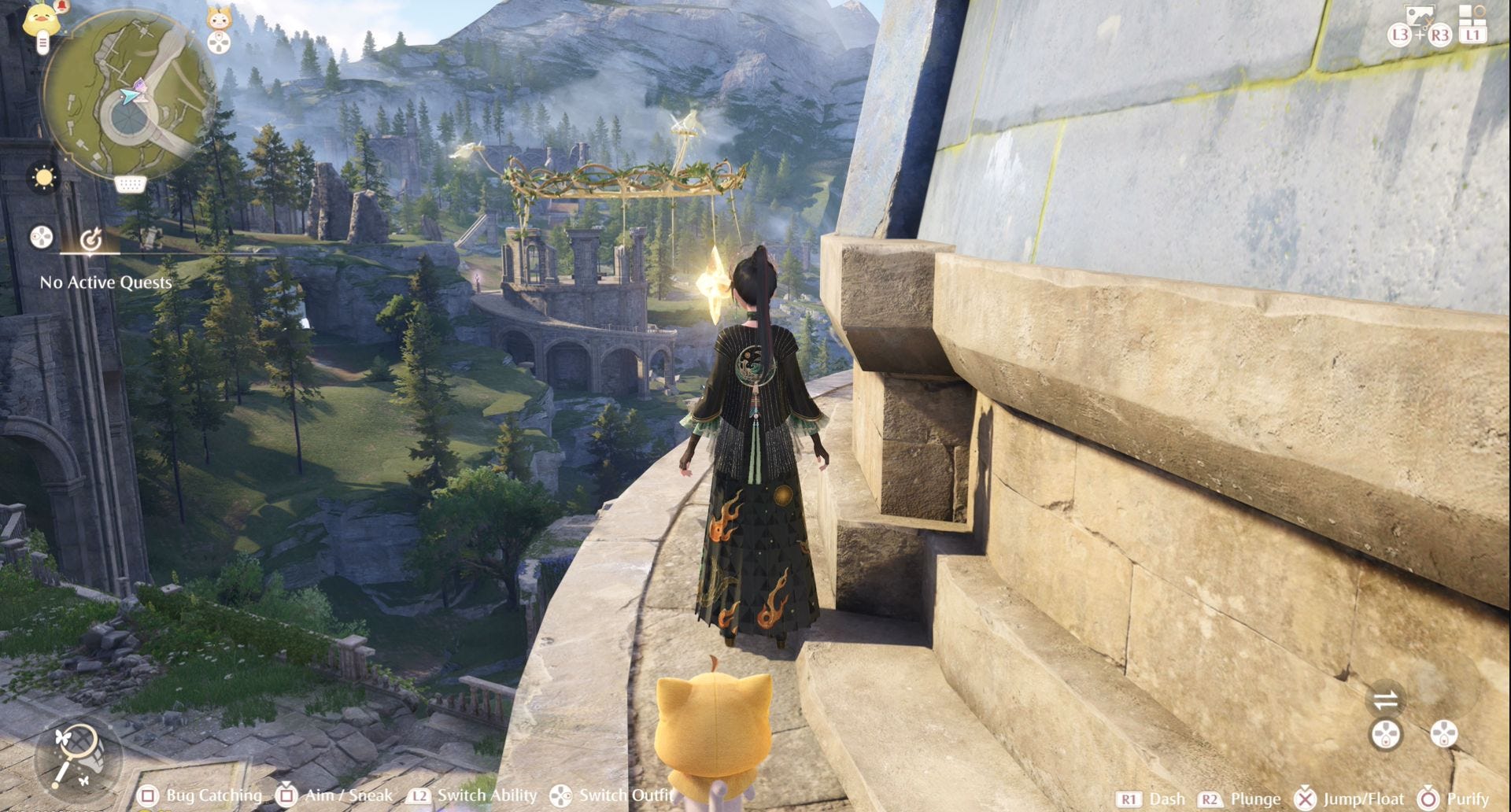Viewport: 1511px width, 812px height.
Task: Select the target quest tracker tab
Action: [x=91, y=238]
